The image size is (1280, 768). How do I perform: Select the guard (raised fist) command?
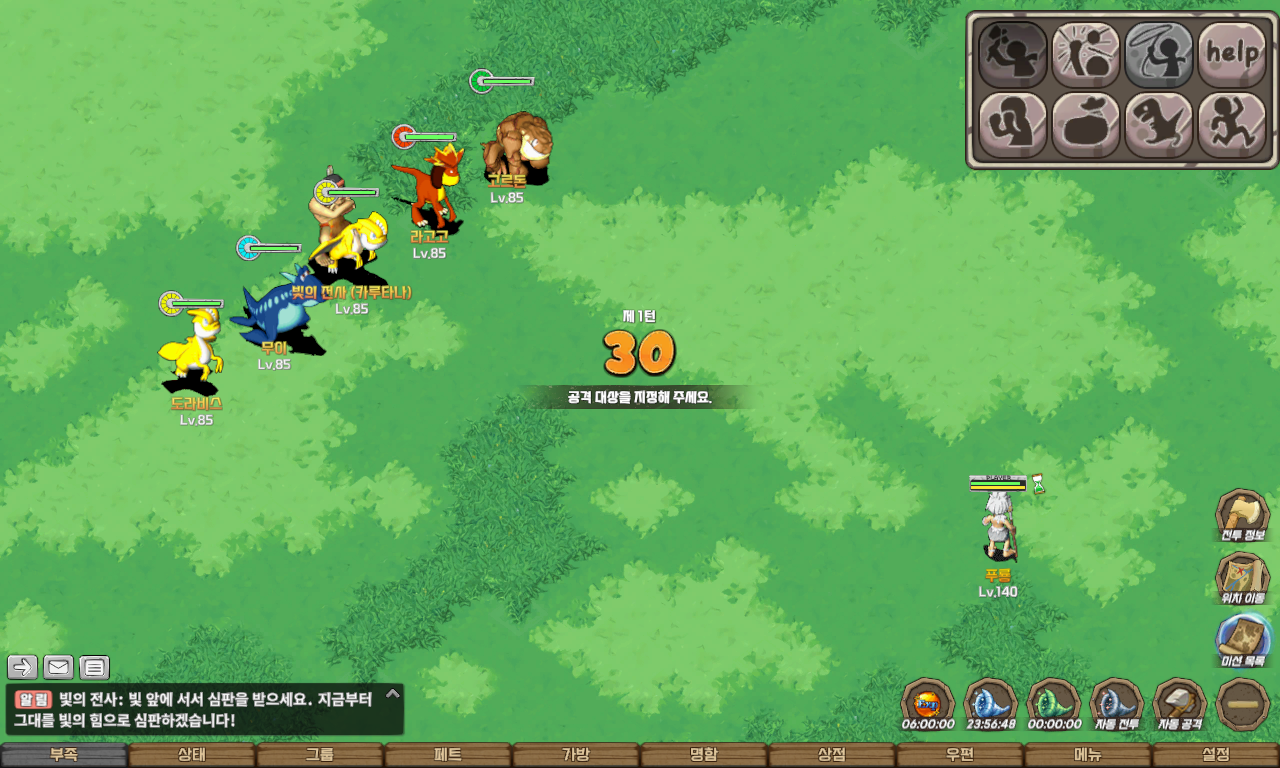click(x=1012, y=125)
